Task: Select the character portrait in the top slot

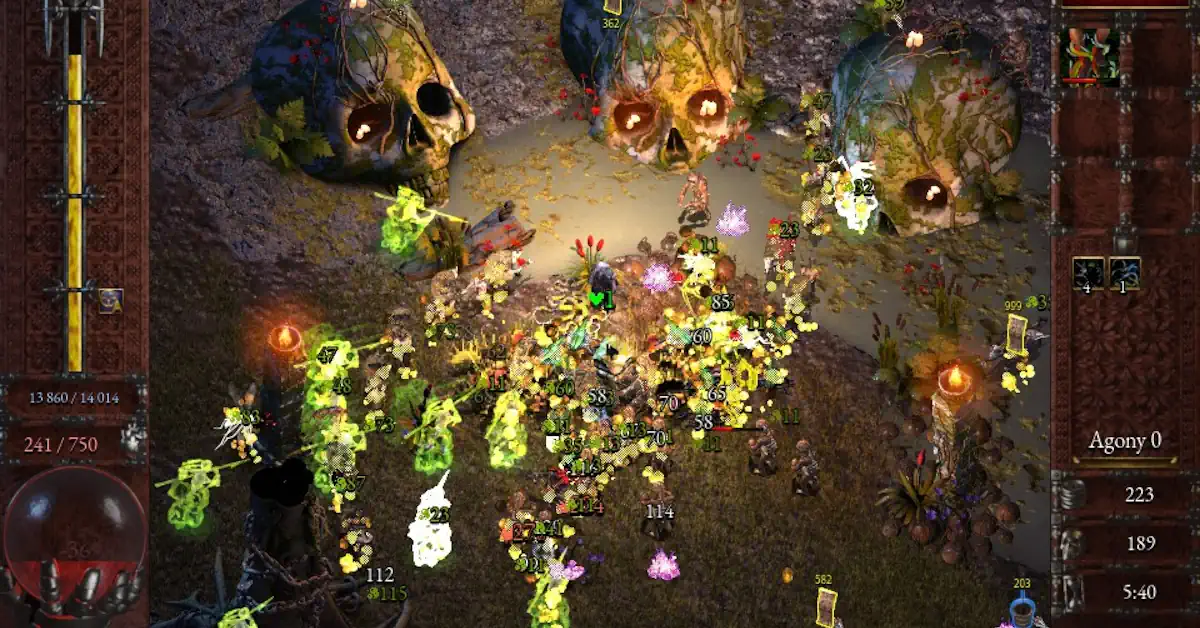Action: pos(1089,54)
